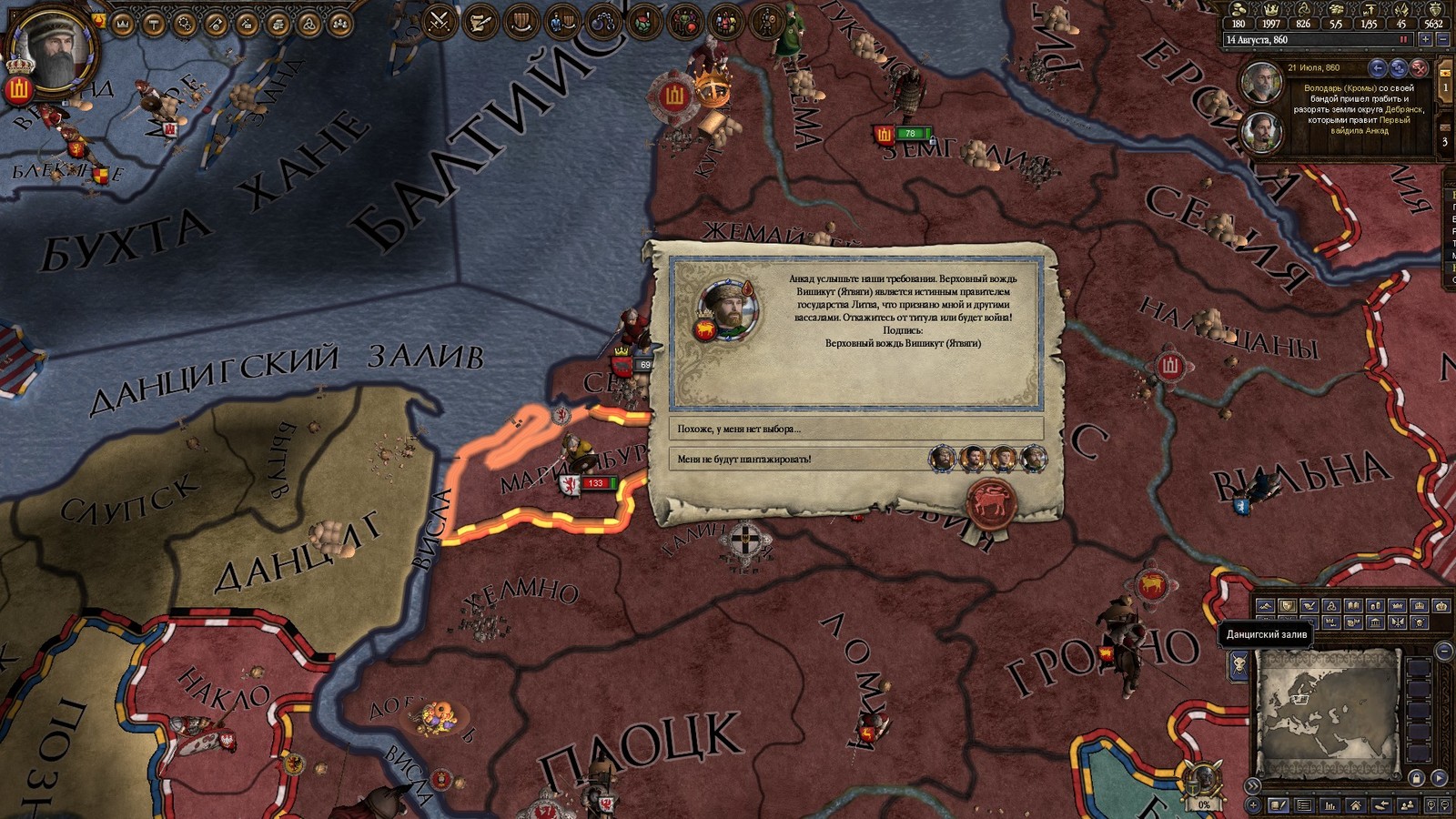The height and width of the screenshot is (819, 1456).
Task: Open the letter sender's portrait in the dialog
Action: (728, 309)
